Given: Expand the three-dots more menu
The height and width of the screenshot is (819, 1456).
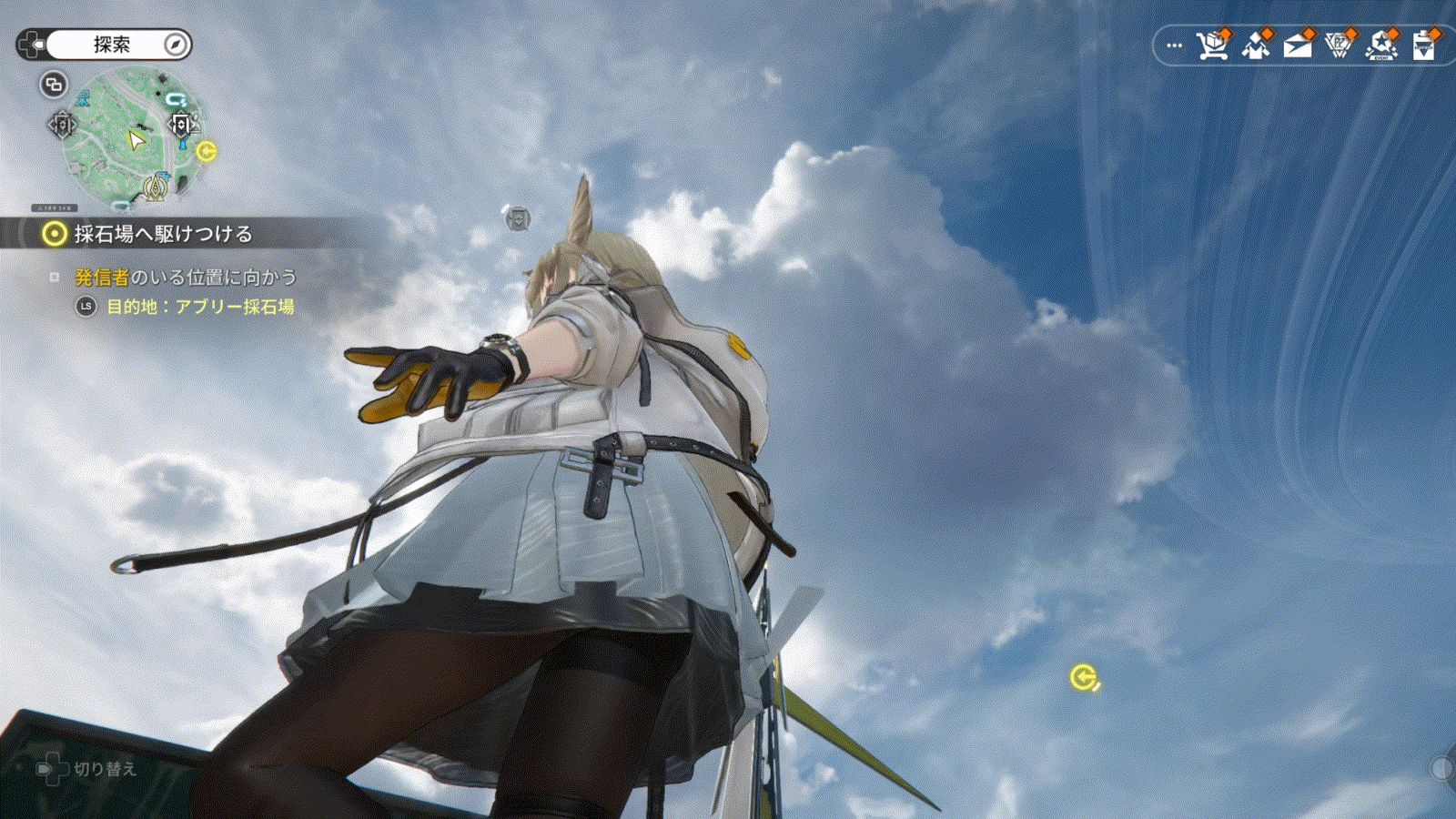Looking at the screenshot, I should [x=1174, y=45].
